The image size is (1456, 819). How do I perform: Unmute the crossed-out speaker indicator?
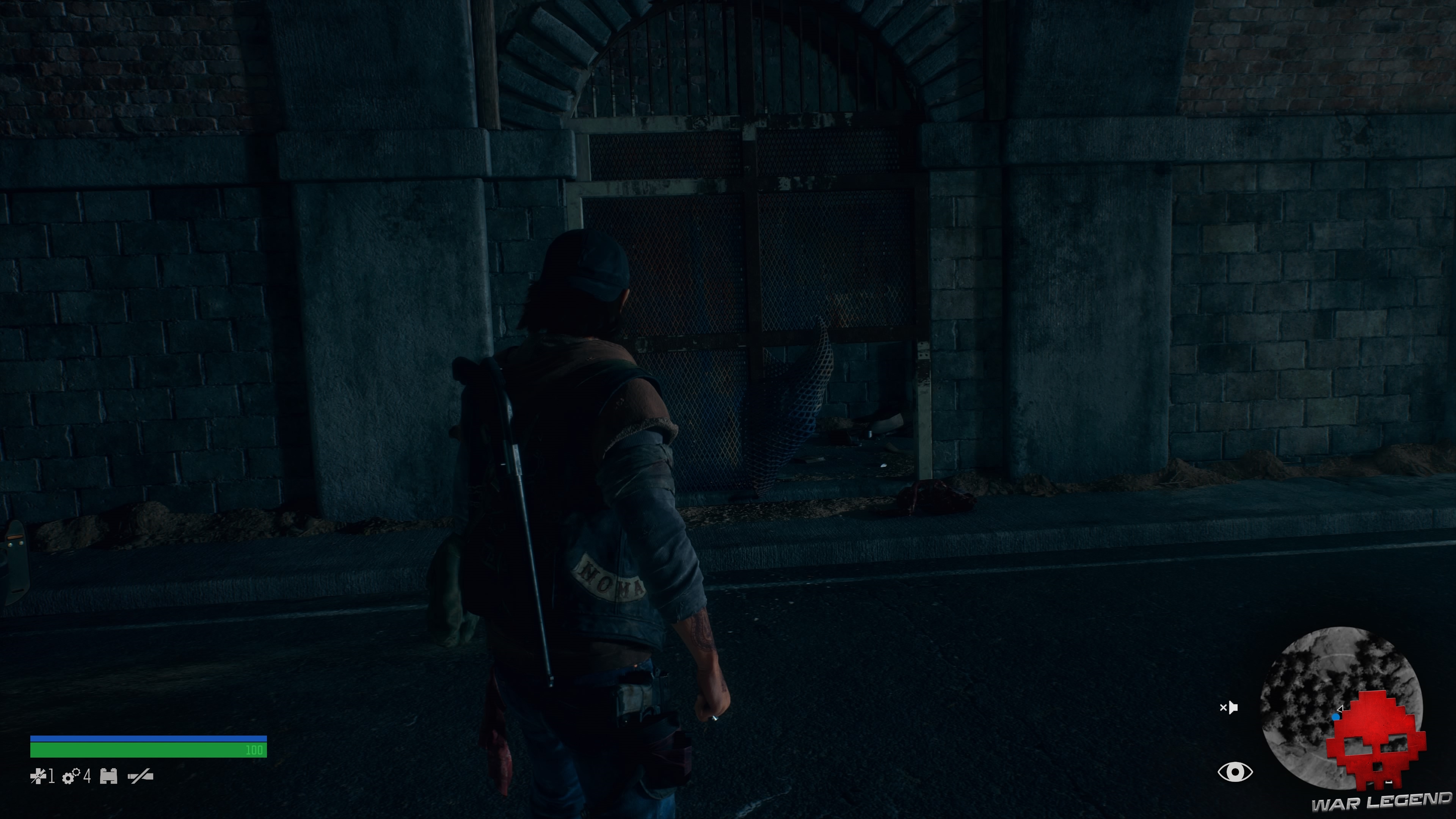click(x=1230, y=708)
